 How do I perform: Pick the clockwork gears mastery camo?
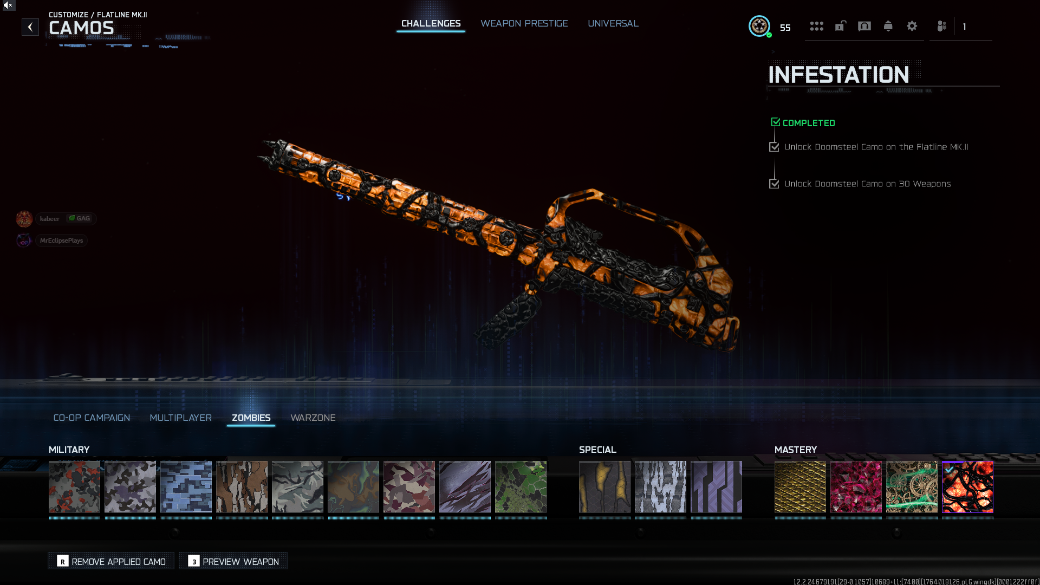click(912, 487)
